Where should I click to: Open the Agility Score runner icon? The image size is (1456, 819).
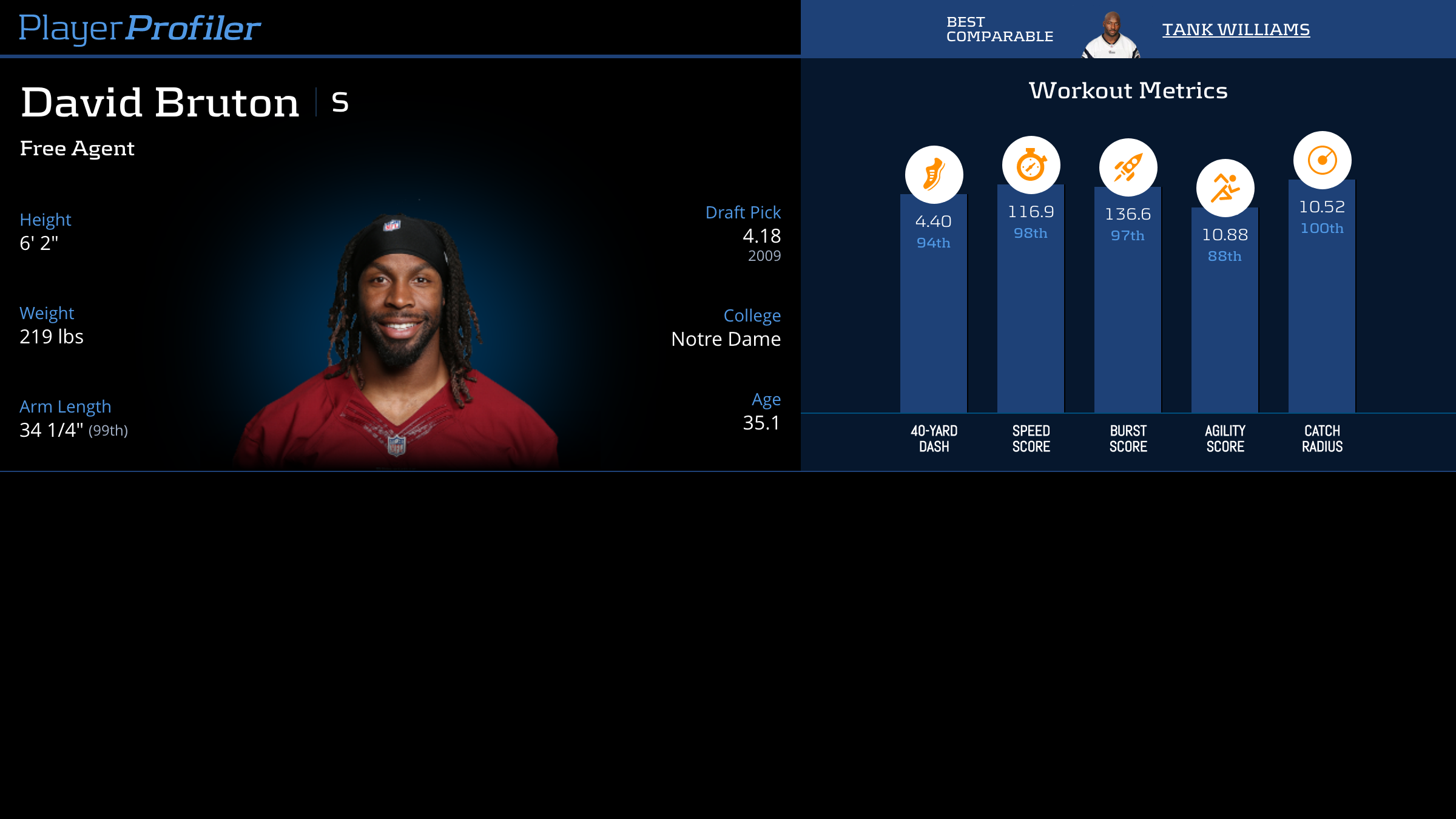point(1225,188)
